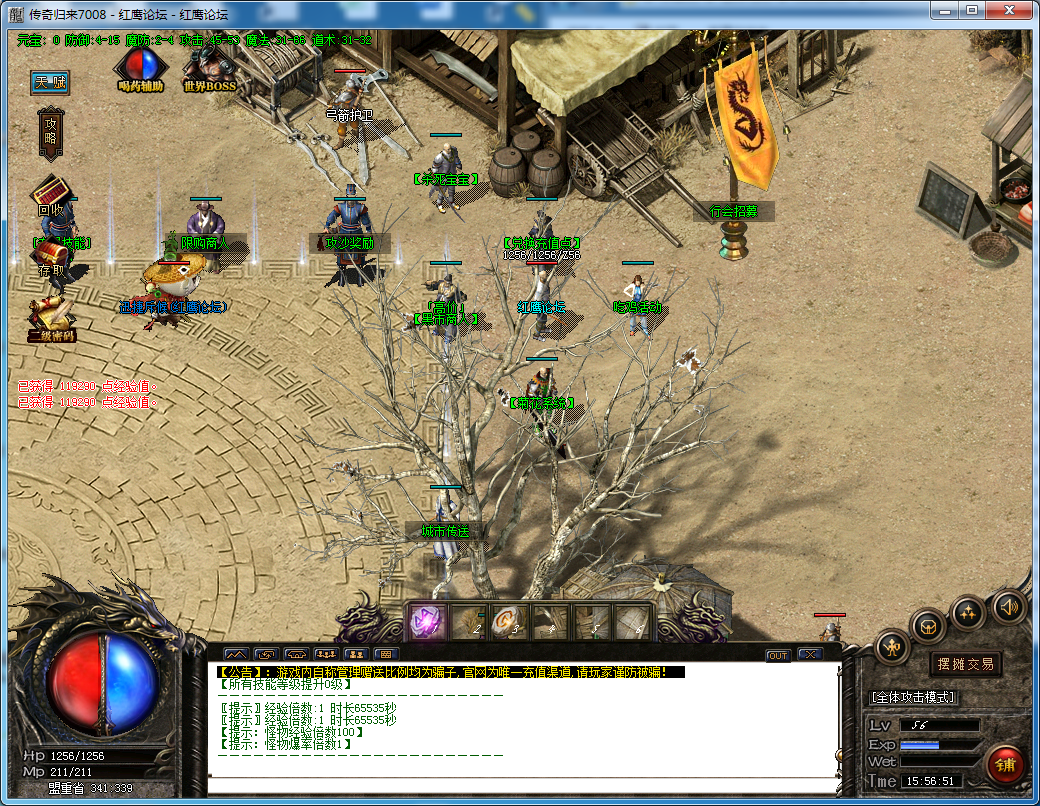Open the 喝药辅助 potion assist

tap(140, 66)
